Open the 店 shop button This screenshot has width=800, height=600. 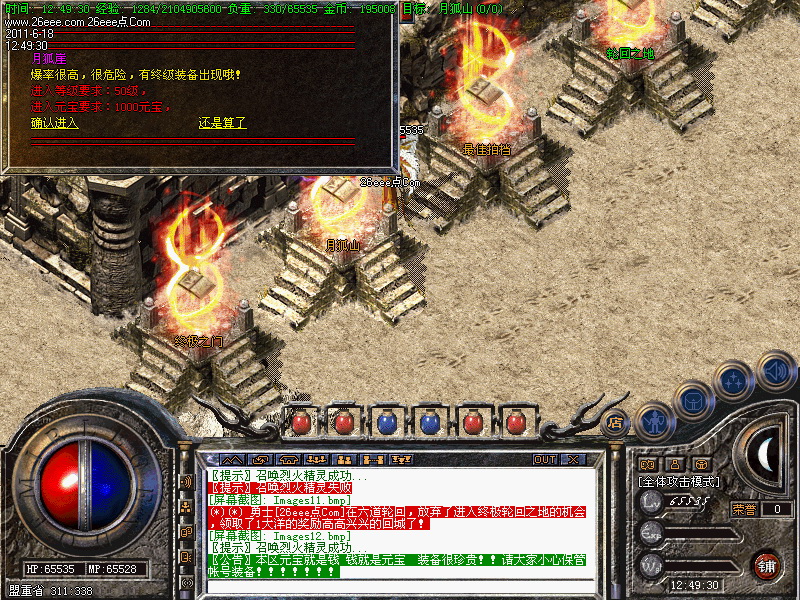[x=616, y=423]
